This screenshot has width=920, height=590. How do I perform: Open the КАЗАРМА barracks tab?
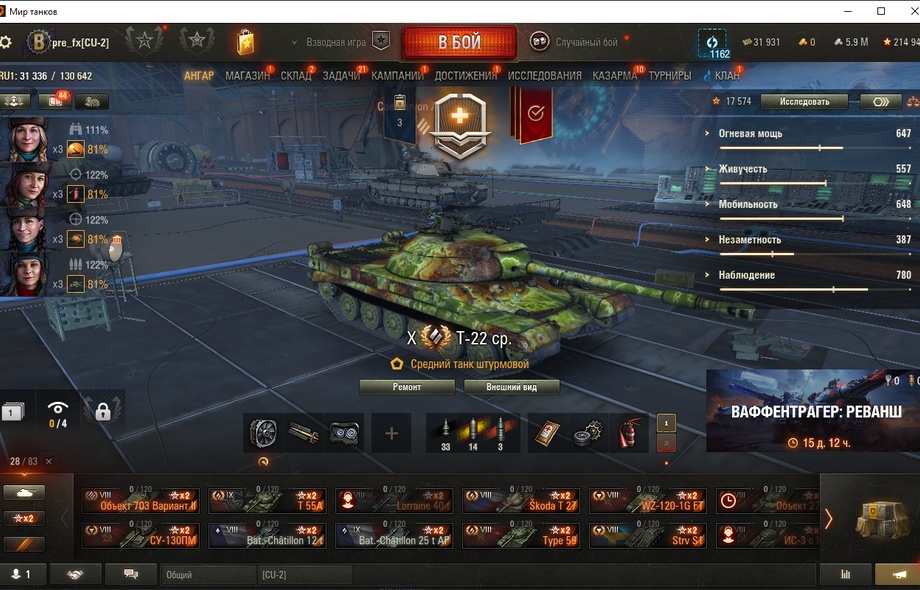(614, 76)
